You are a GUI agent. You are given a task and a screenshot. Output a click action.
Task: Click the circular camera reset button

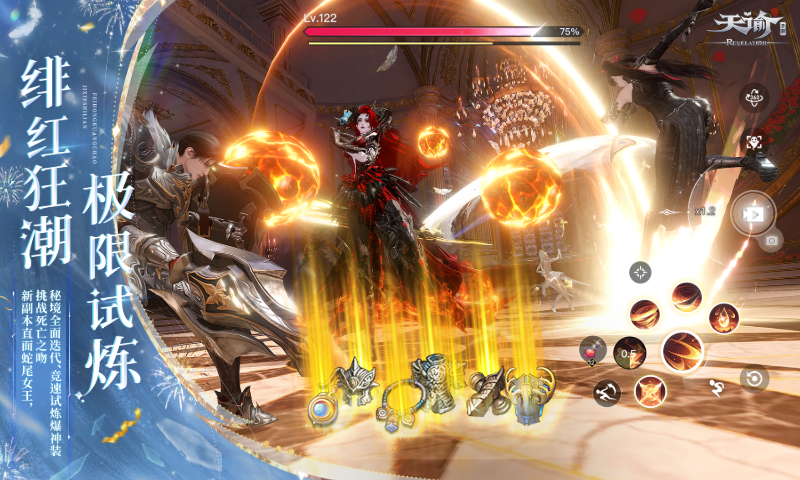pyautogui.click(x=753, y=378)
